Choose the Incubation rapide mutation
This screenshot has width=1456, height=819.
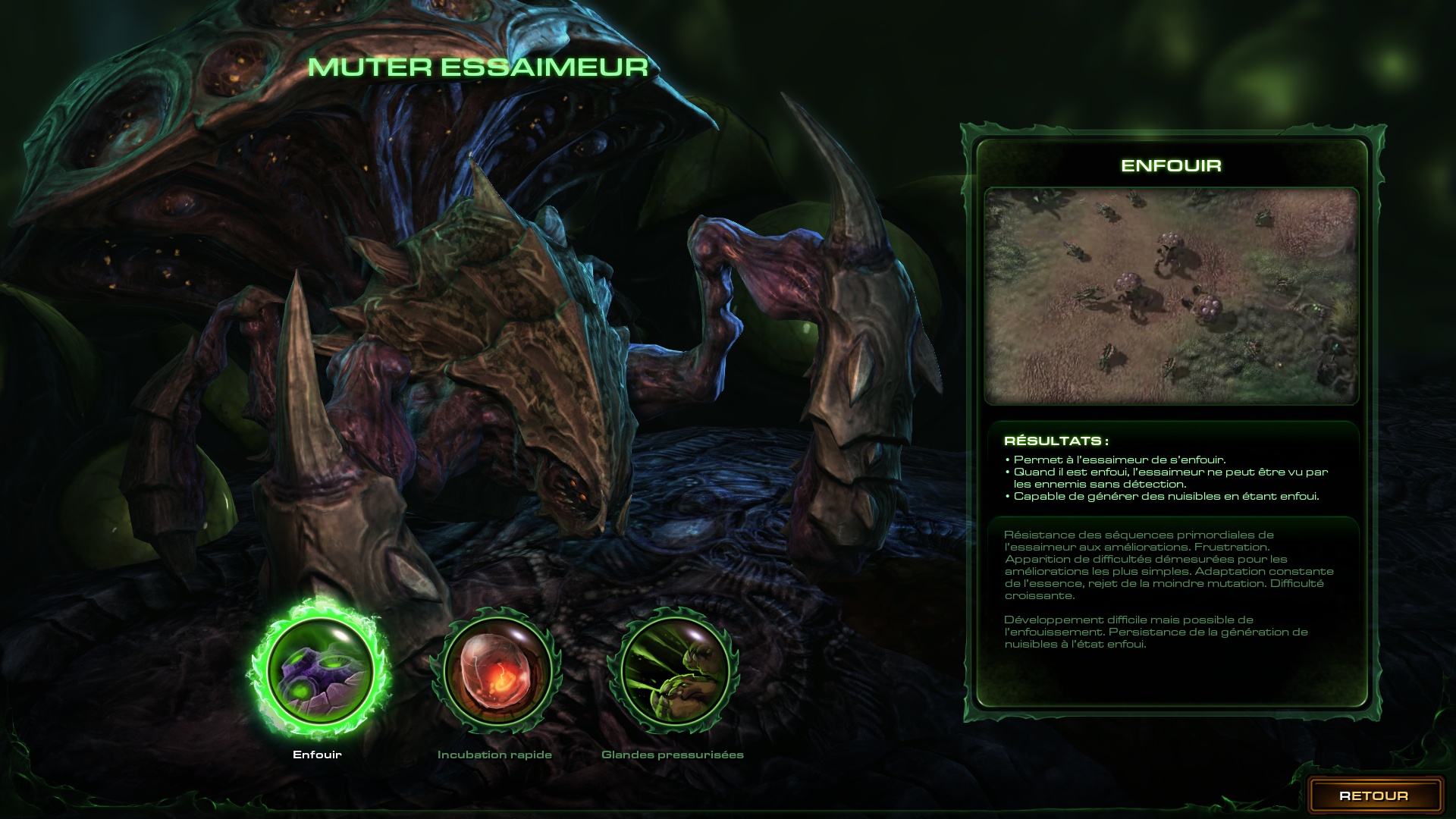pyautogui.click(x=495, y=671)
